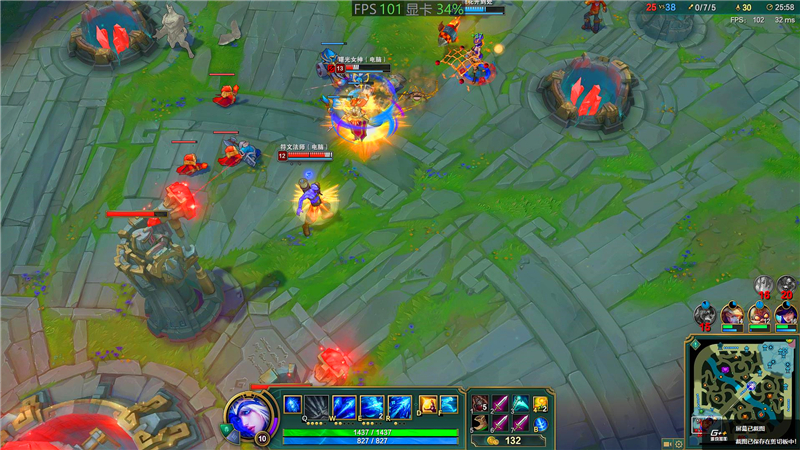The height and width of the screenshot is (450, 800).
Task: Click the camera icon beside the gear
Action: pyautogui.click(x=668, y=442)
